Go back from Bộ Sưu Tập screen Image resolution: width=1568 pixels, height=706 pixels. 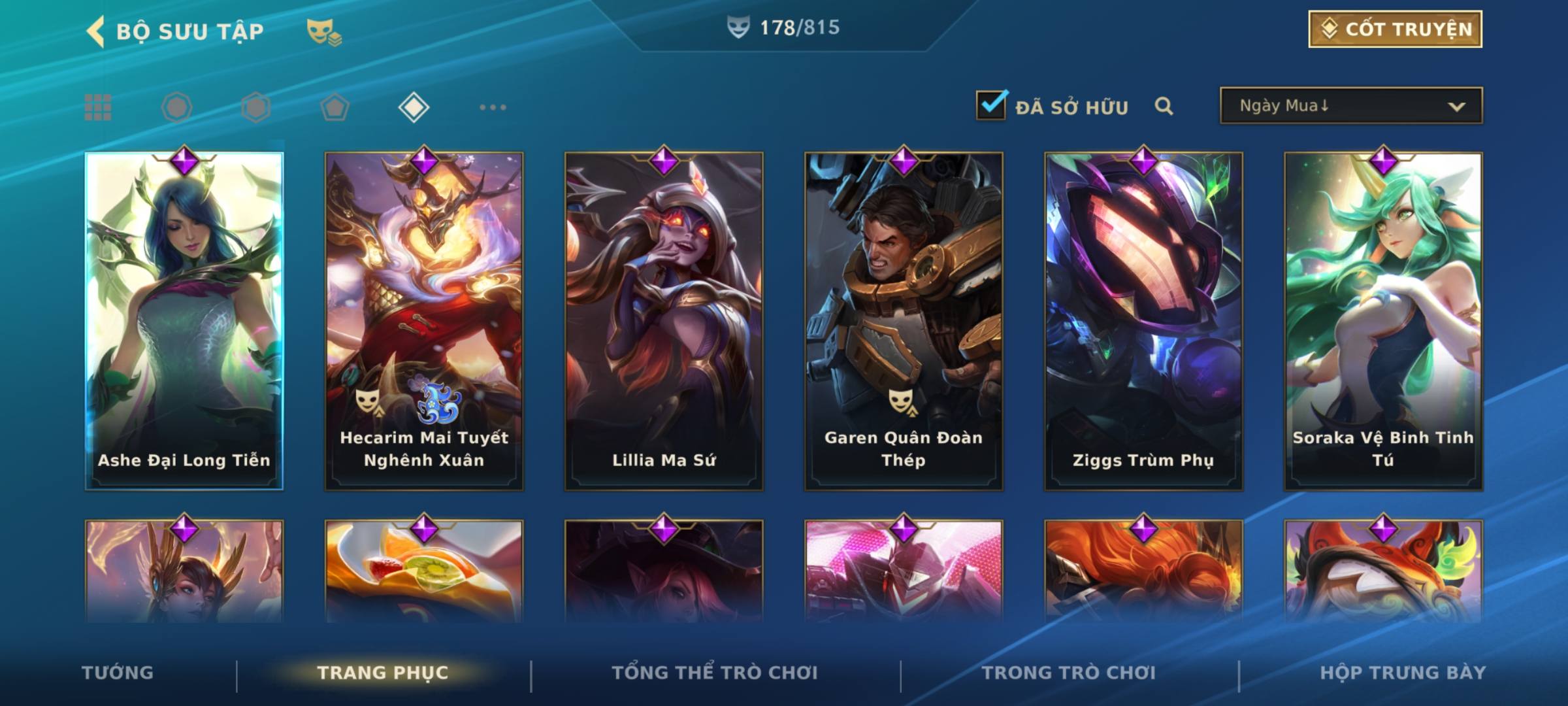(x=96, y=31)
